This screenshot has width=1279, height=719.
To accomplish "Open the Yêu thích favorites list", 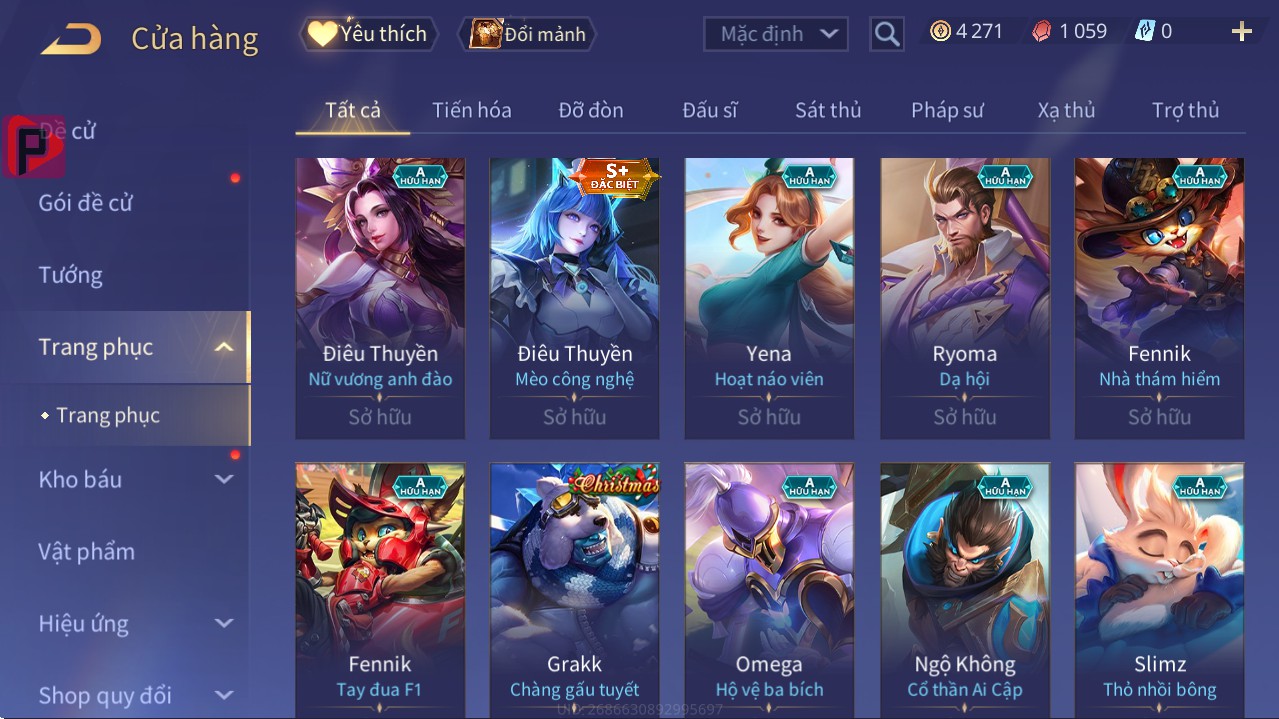I will click(368, 34).
